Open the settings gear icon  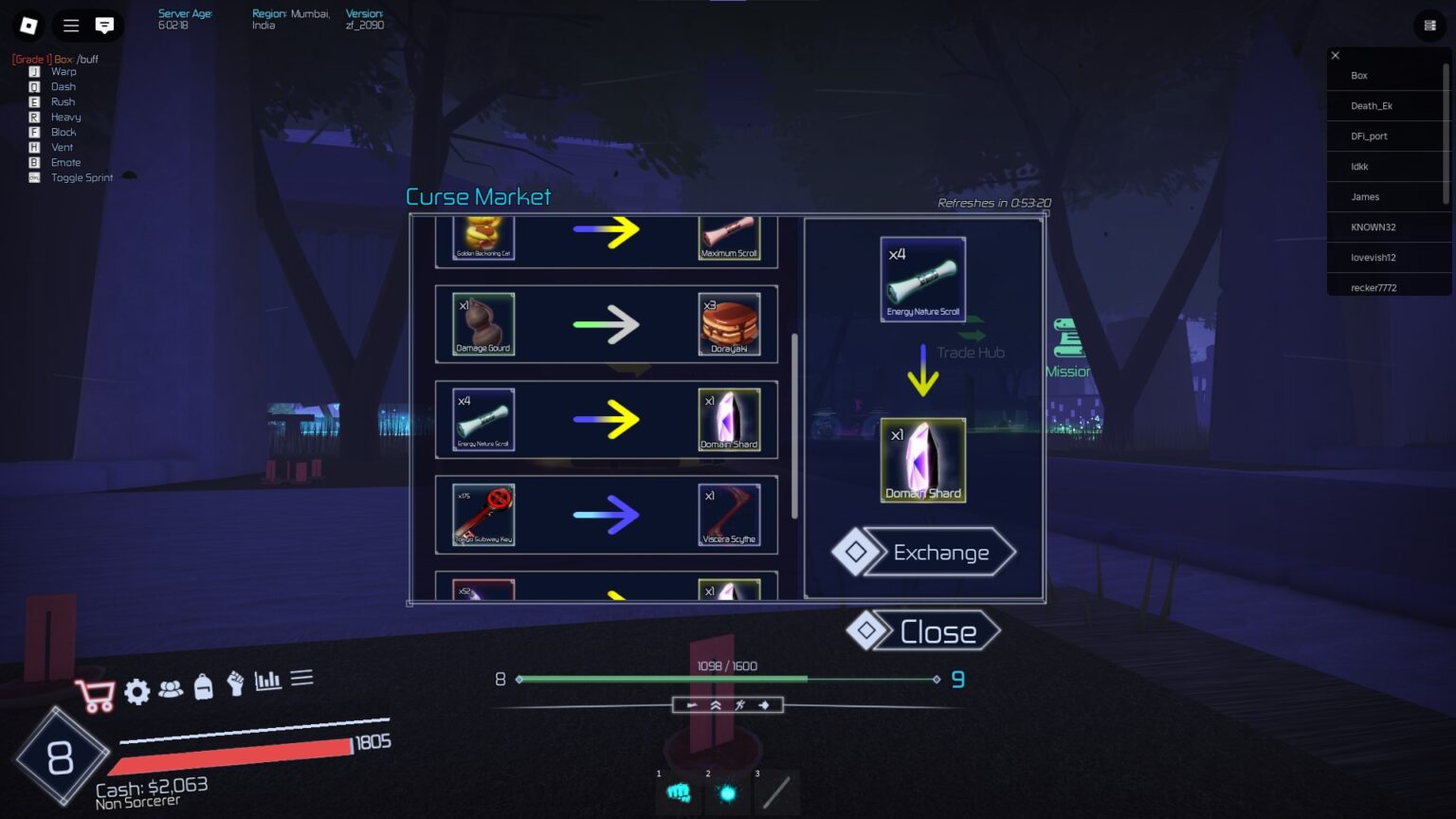tap(136, 691)
